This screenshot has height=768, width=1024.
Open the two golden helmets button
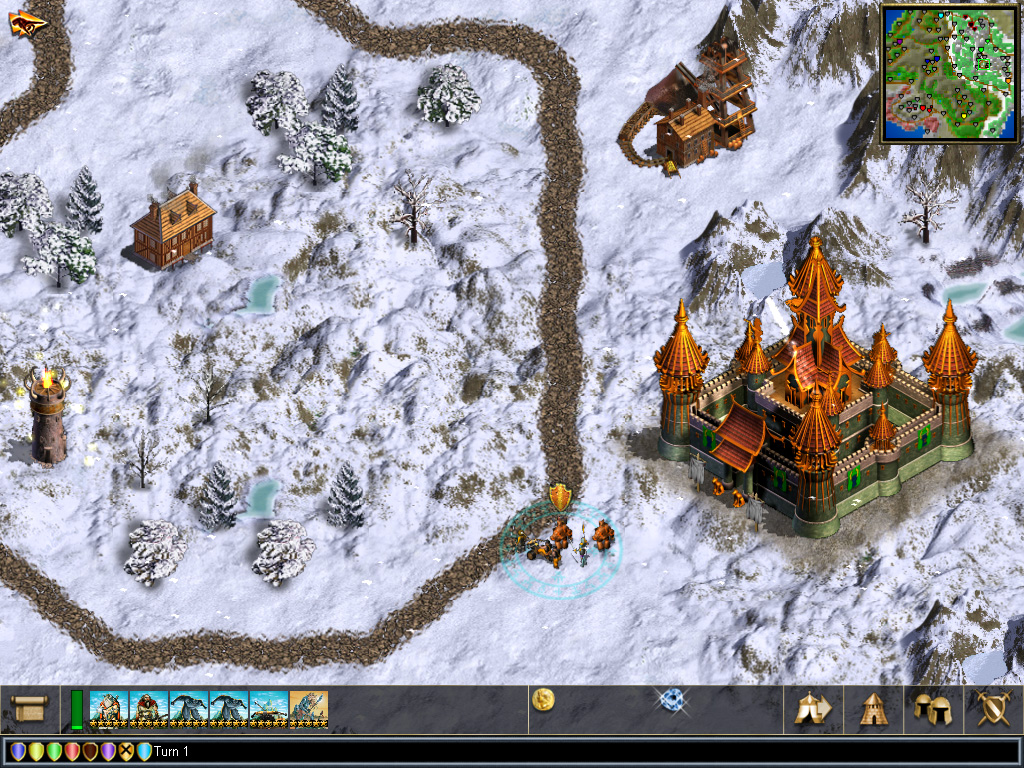pyautogui.click(x=933, y=709)
